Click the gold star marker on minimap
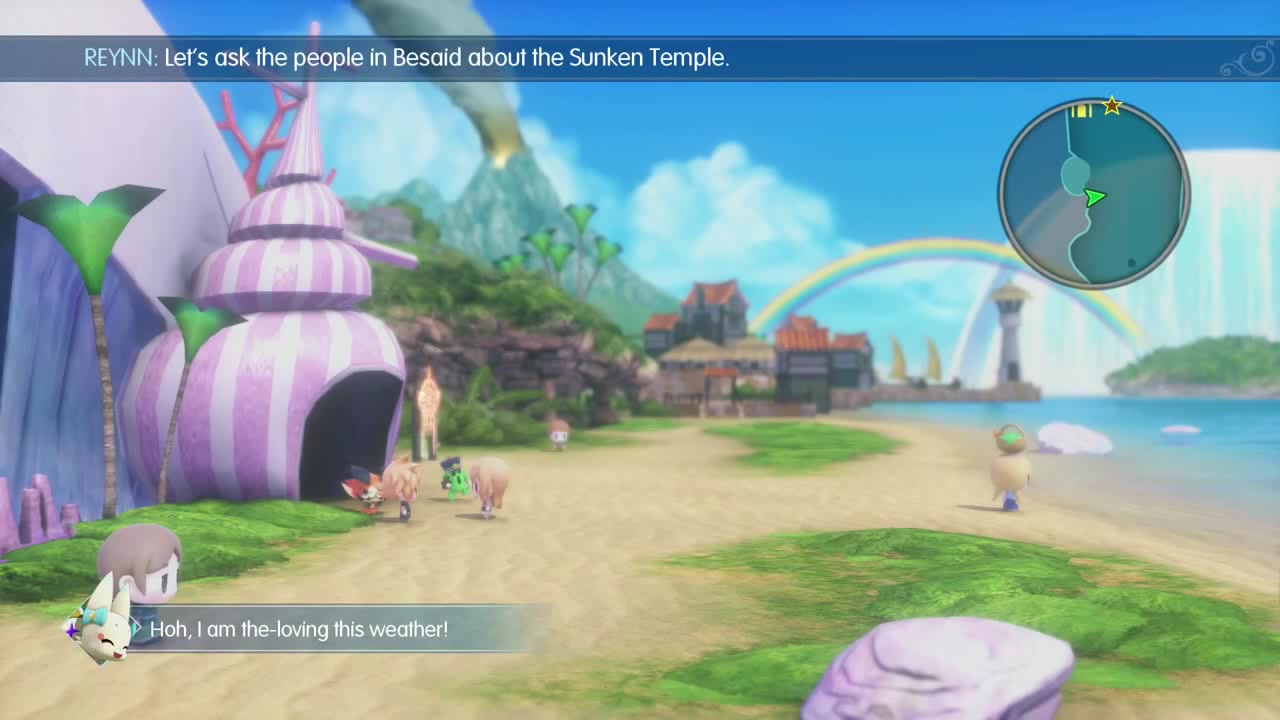This screenshot has width=1280, height=720. (1112, 106)
